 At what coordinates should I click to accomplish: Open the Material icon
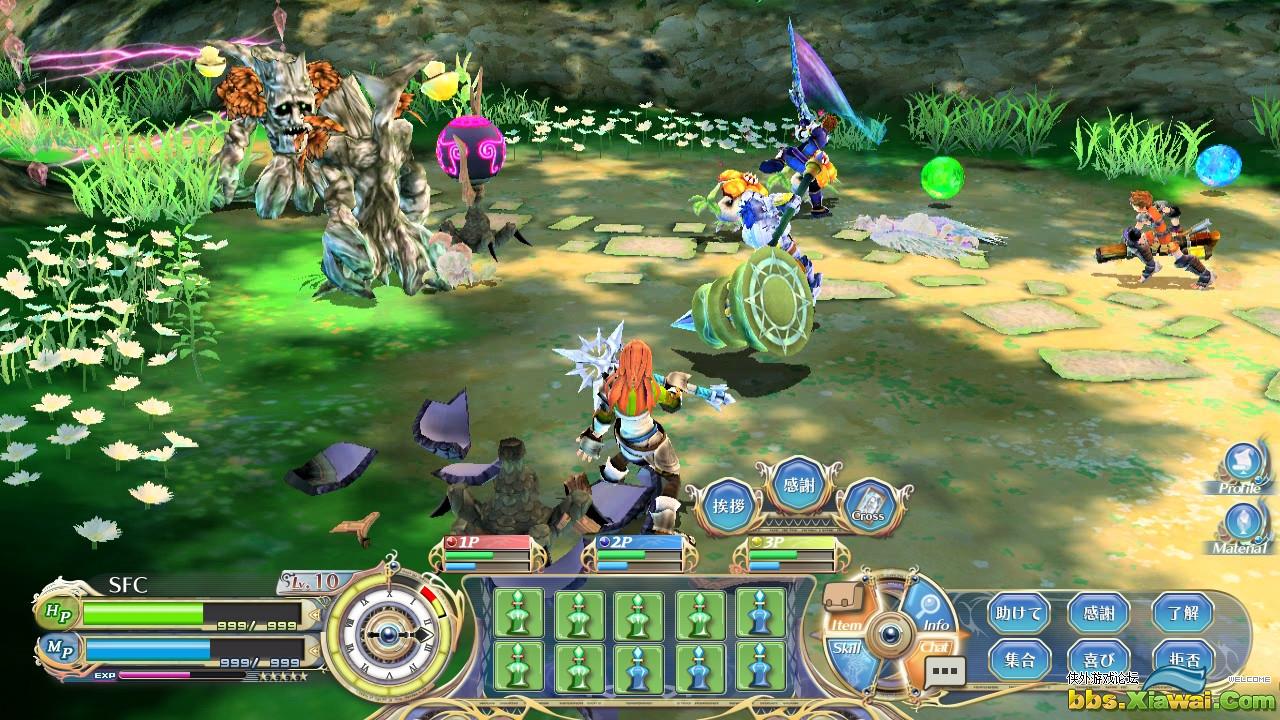(x=1242, y=527)
